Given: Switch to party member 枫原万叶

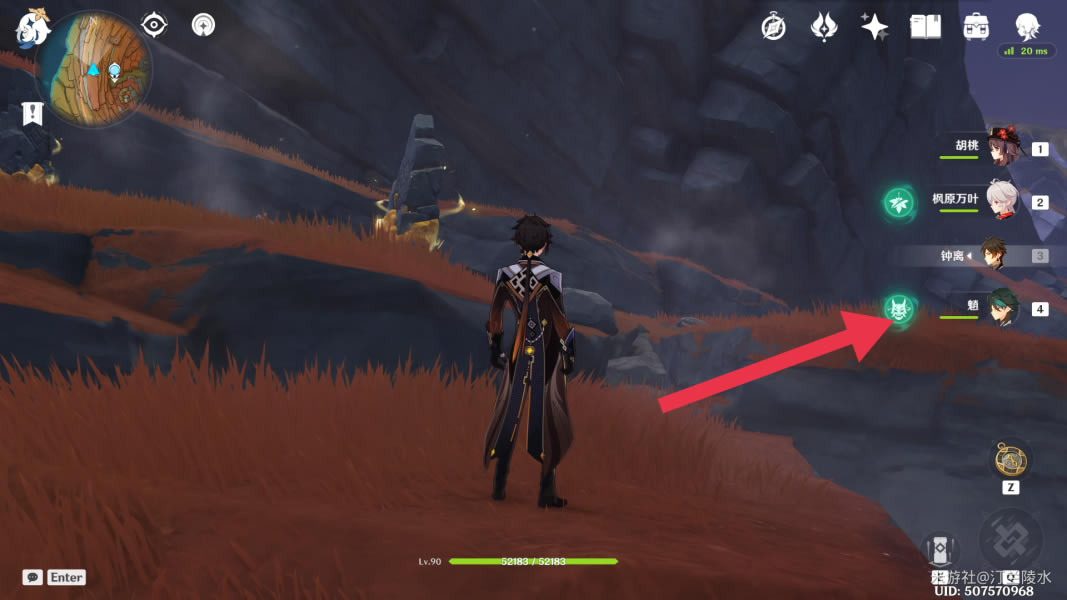Looking at the screenshot, I should pos(1001,202).
